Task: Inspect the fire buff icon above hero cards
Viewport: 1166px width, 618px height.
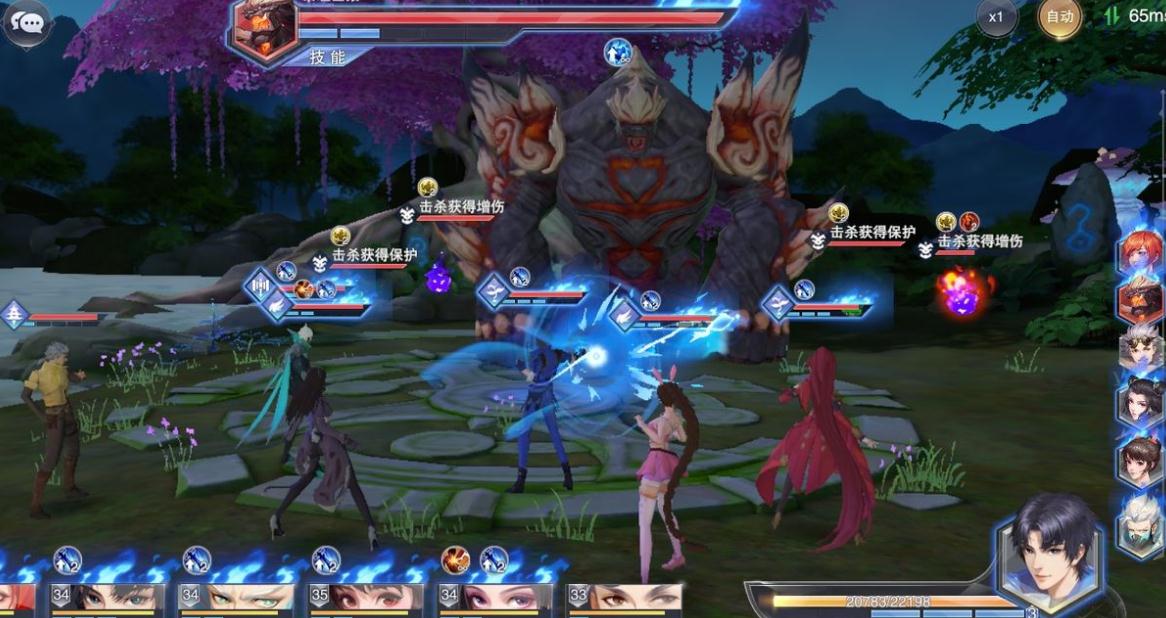Action: point(456,560)
